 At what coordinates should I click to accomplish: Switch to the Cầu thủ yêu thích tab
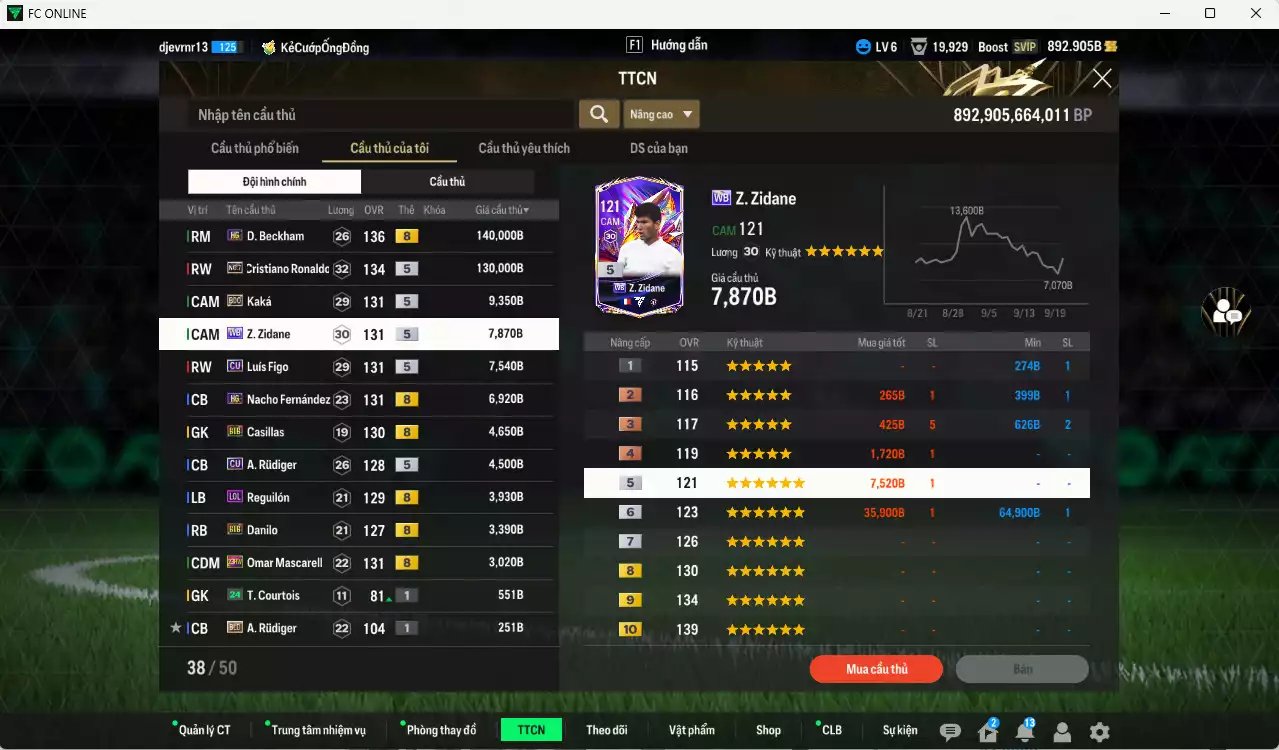tap(524, 148)
